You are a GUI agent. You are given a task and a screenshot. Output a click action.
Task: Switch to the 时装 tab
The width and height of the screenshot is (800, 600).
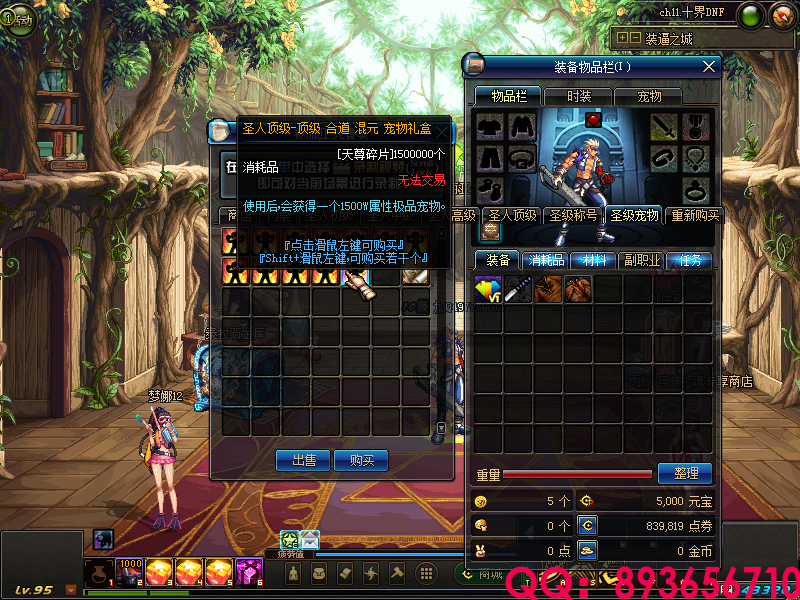click(579, 96)
